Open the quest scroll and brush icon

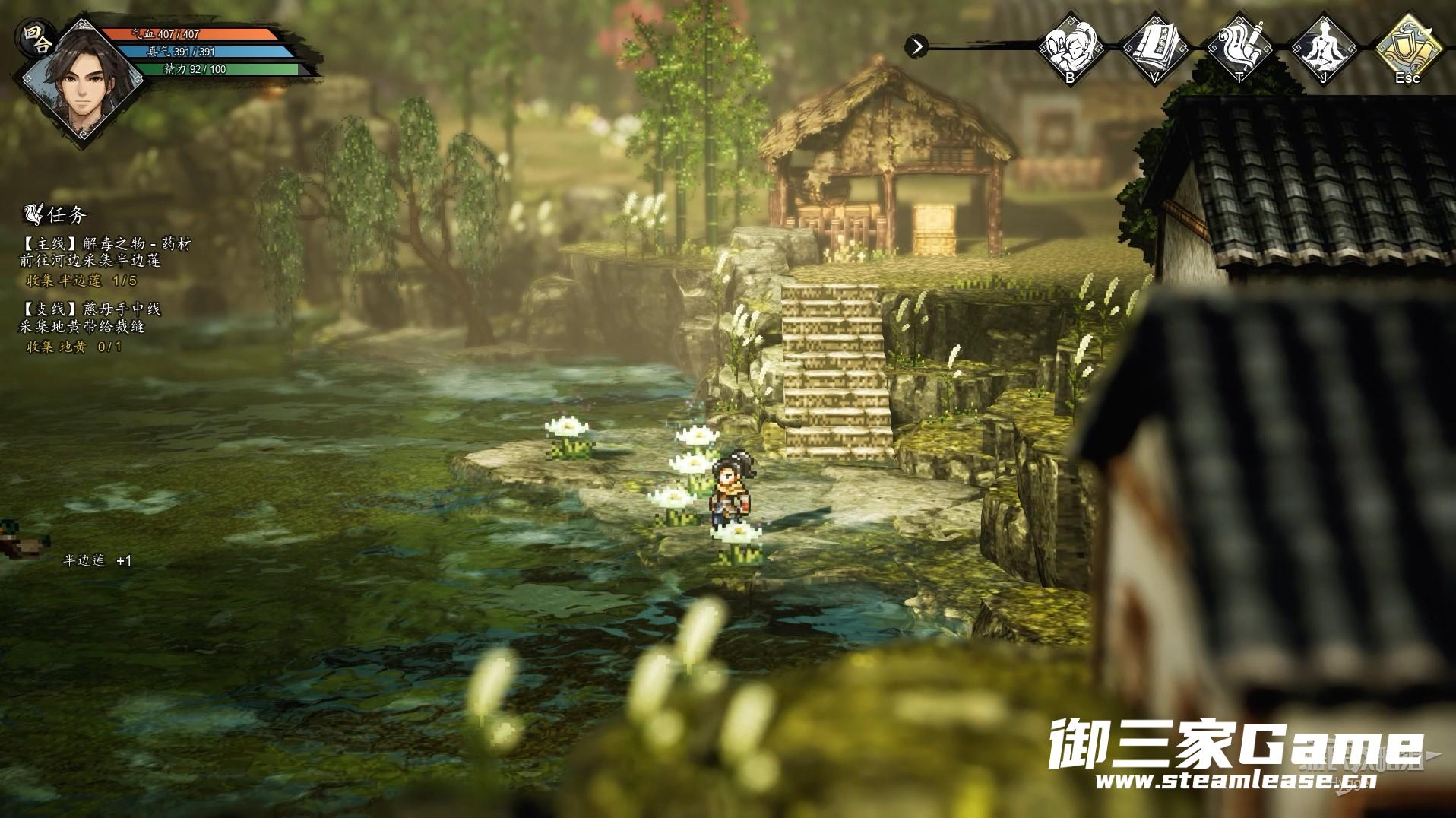tap(1239, 46)
